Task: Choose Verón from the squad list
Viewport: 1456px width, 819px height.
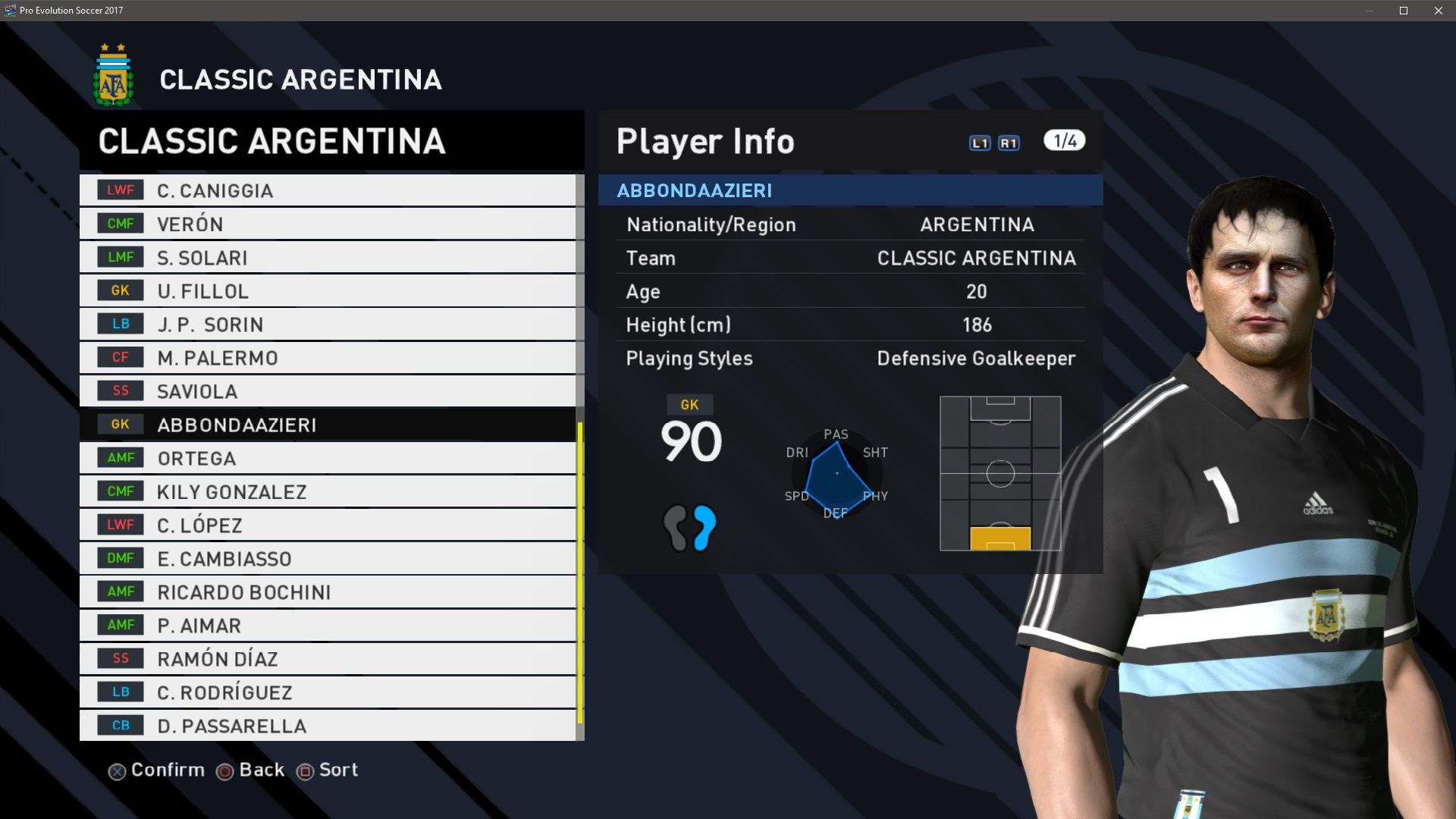Action: click(328, 224)
